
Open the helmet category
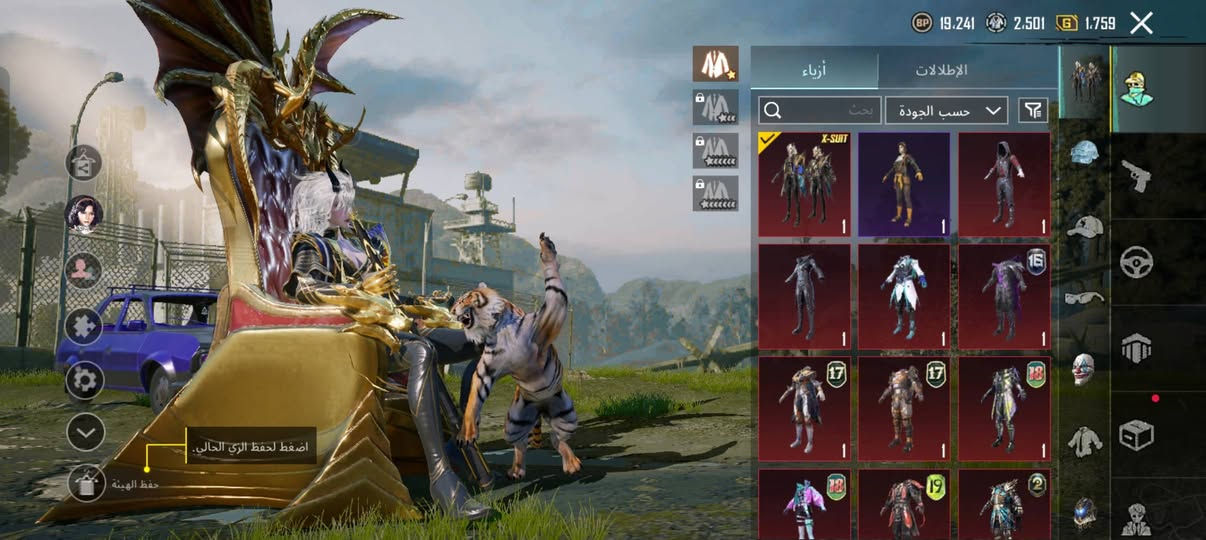click(x=1085, y=152)
